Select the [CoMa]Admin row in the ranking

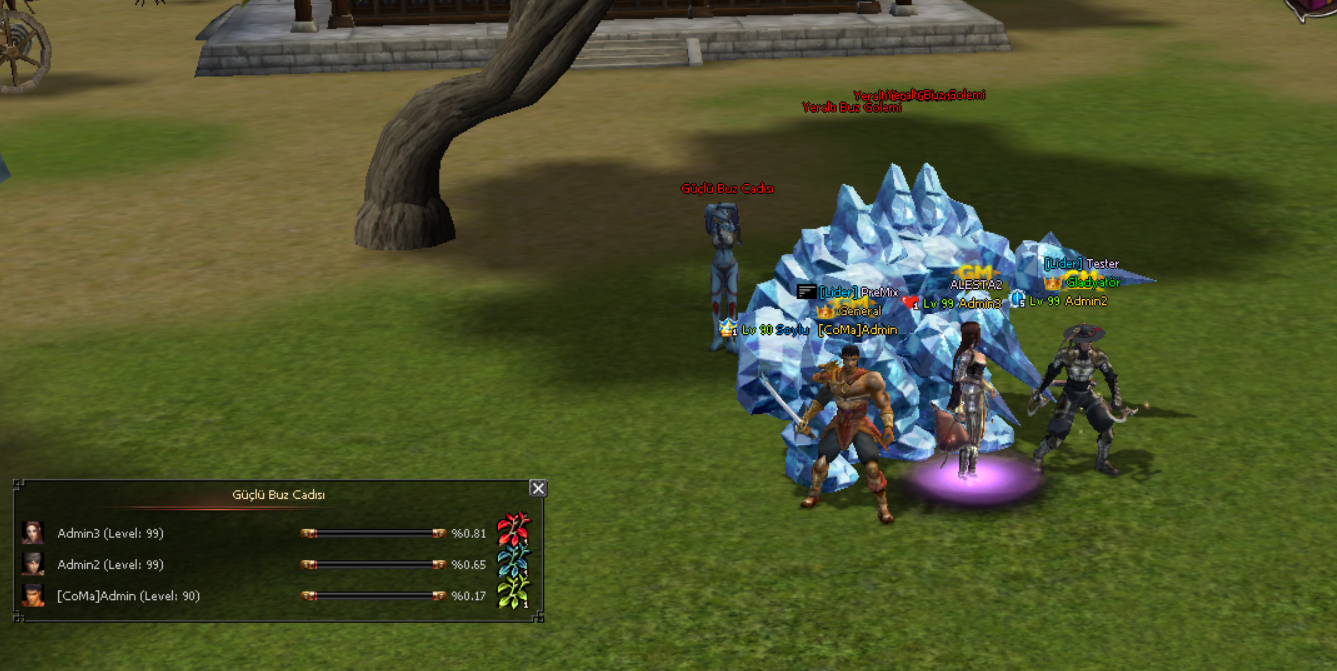128,596
